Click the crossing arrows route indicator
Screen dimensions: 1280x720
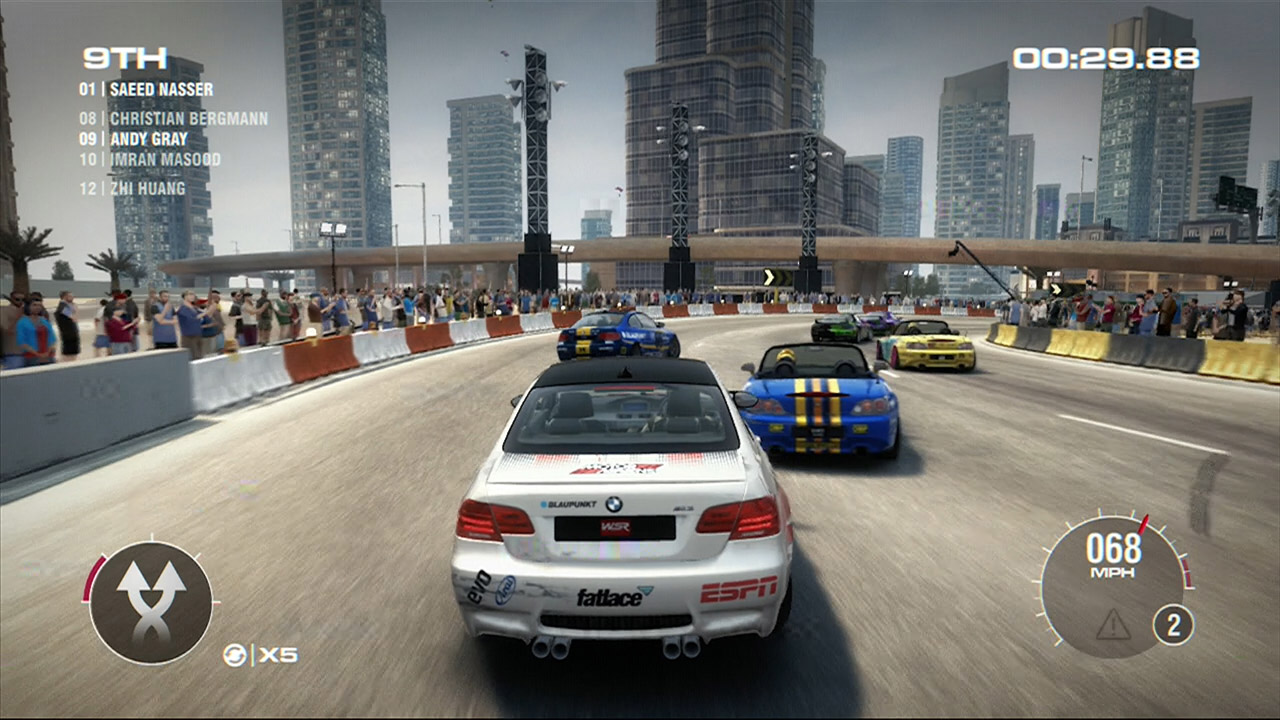point(151,602)
